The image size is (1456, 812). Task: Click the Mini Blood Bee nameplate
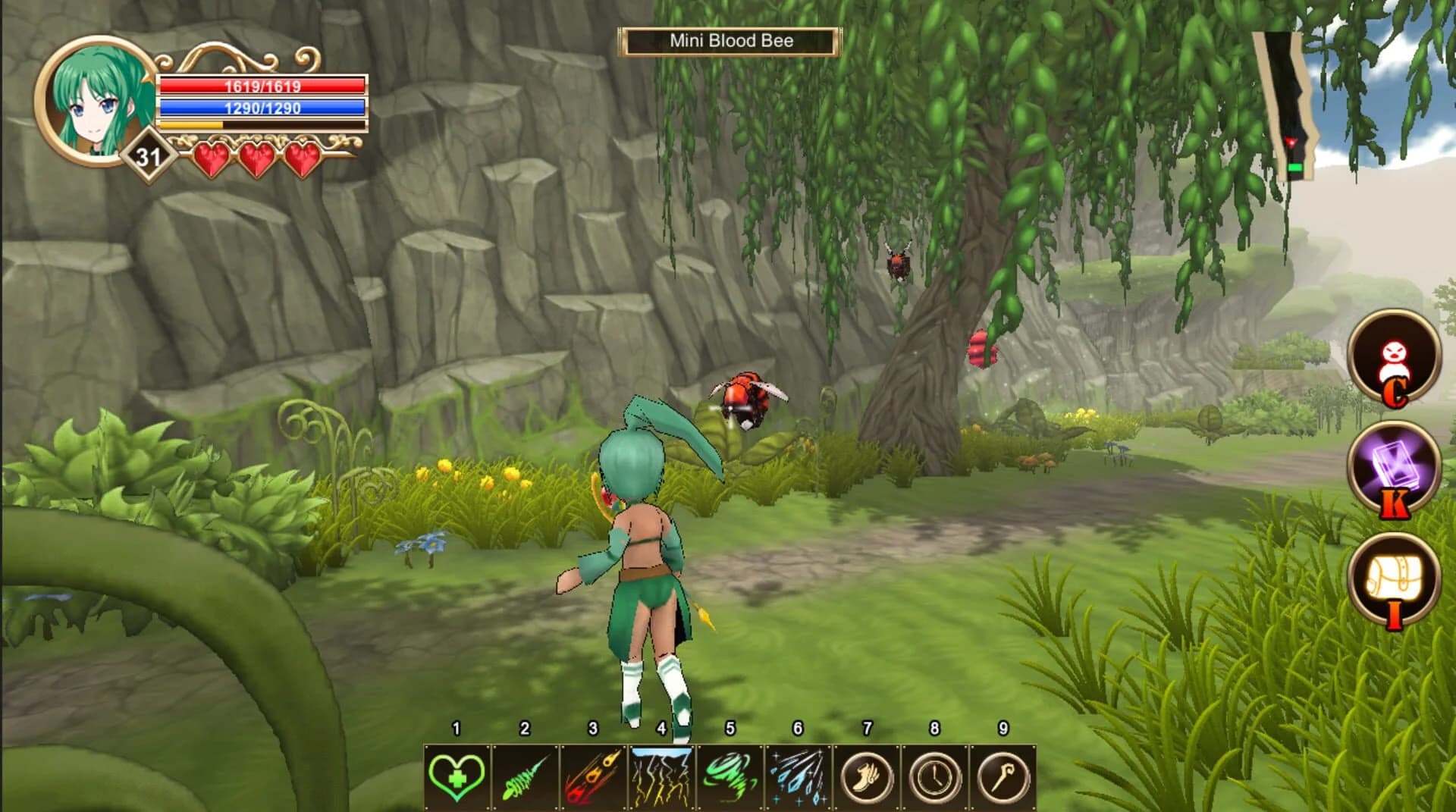(730, 42)
